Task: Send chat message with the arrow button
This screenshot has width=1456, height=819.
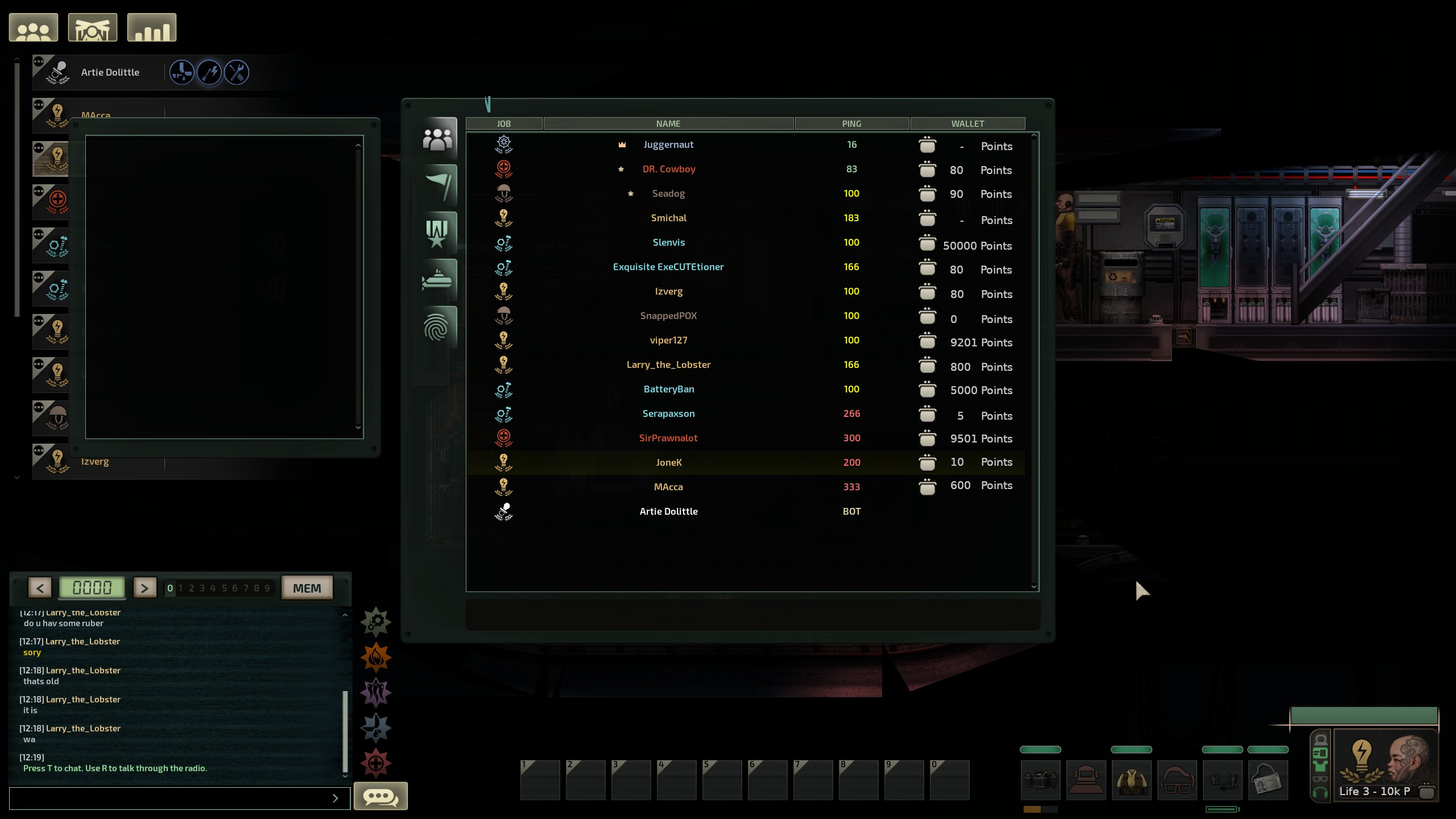Action: pos(336,798)
